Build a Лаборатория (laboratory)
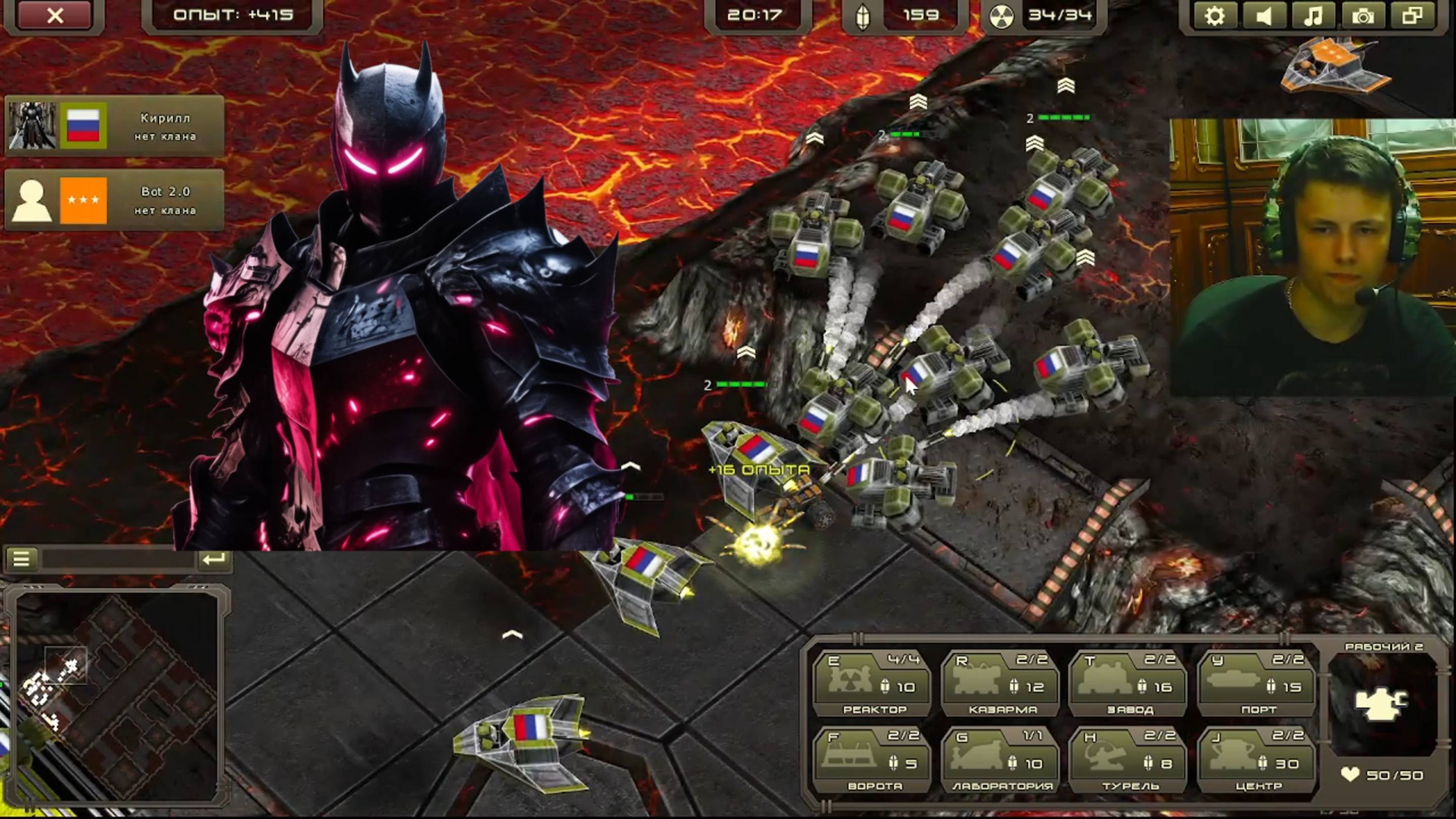The height and width of the screenshot is (819, 1456). 1000,760
